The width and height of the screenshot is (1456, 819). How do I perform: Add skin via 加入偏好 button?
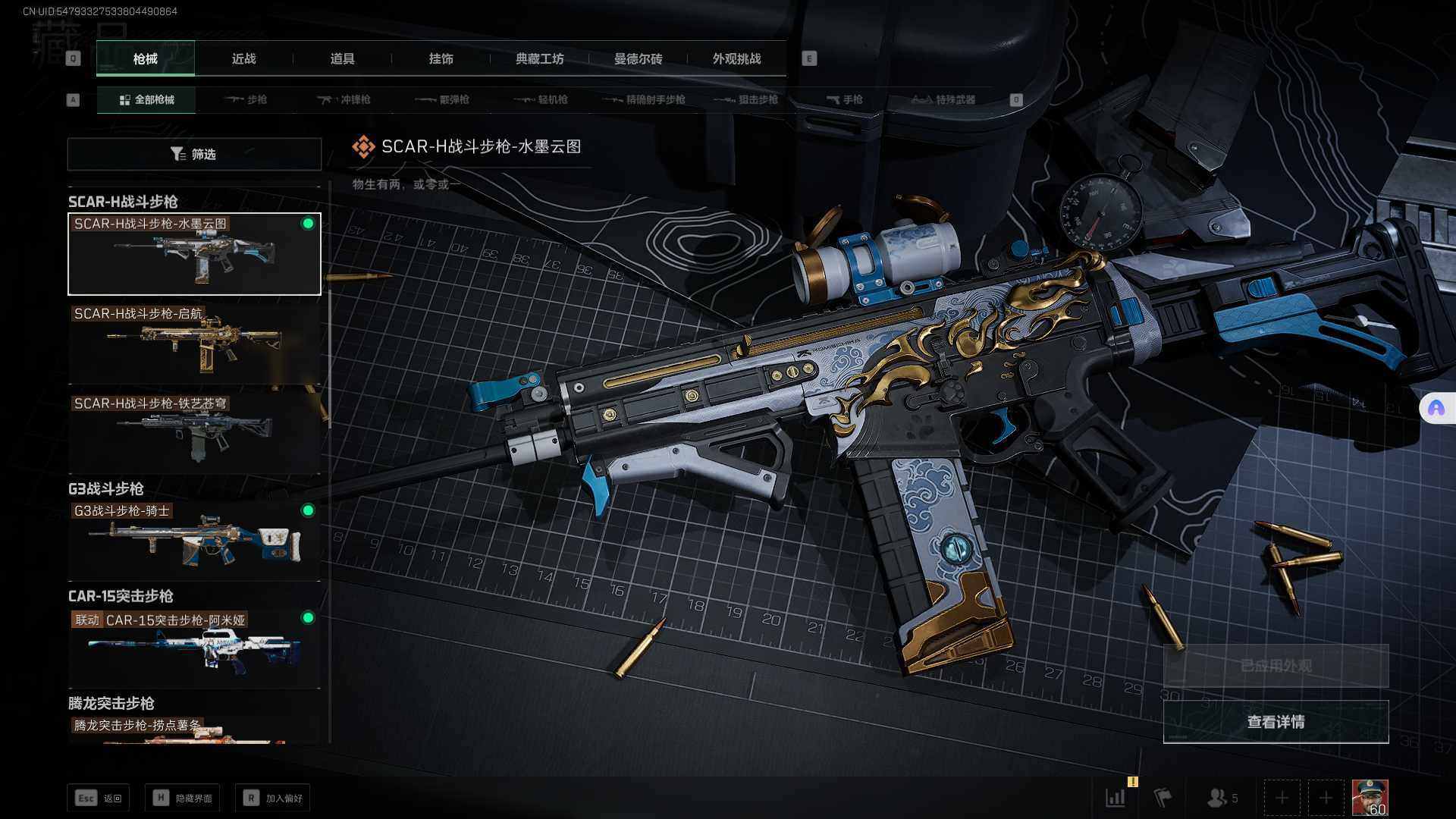(x=273, y=798)
